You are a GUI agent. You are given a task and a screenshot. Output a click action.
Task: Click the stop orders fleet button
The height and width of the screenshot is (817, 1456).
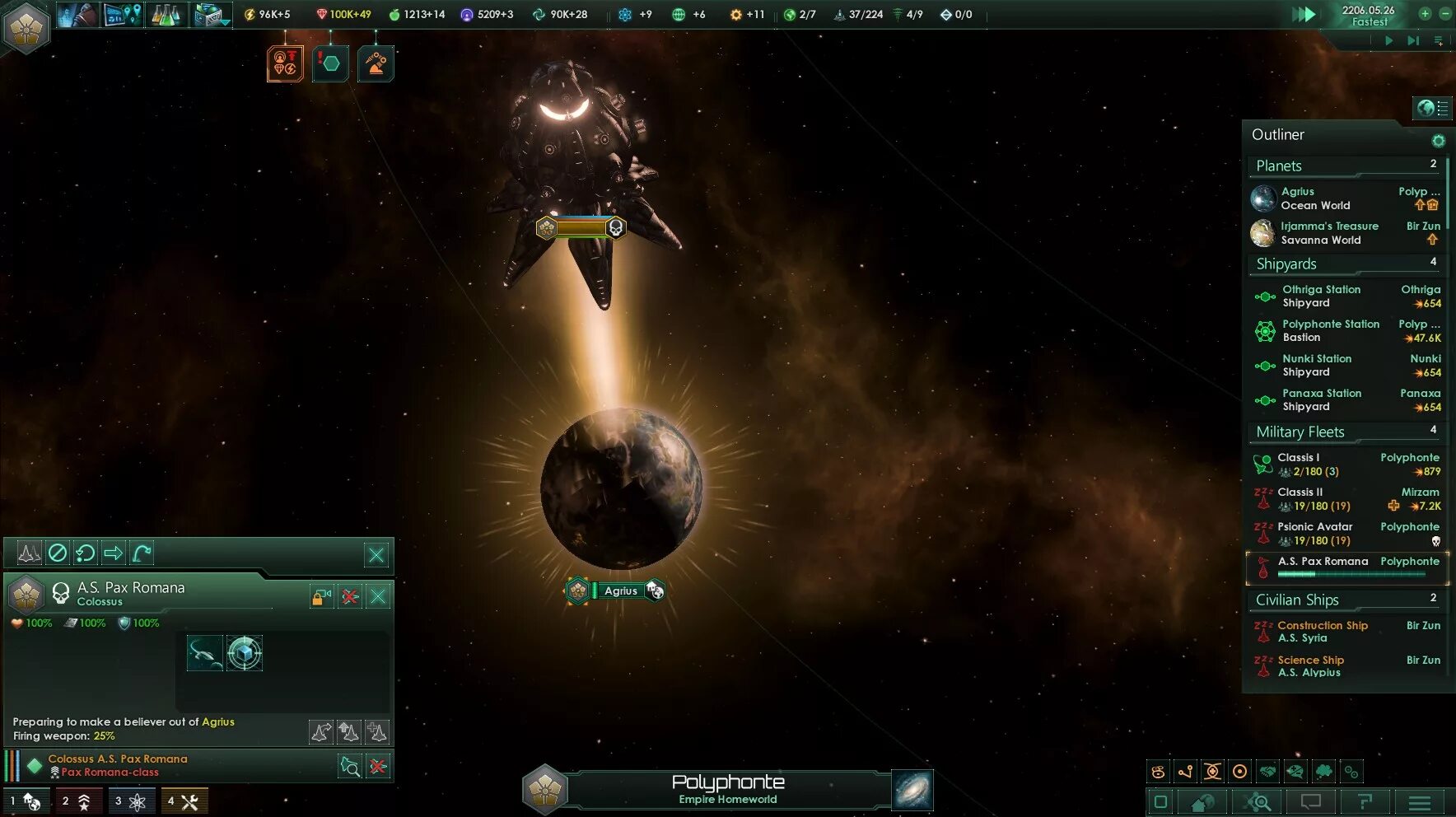(57, 553)
